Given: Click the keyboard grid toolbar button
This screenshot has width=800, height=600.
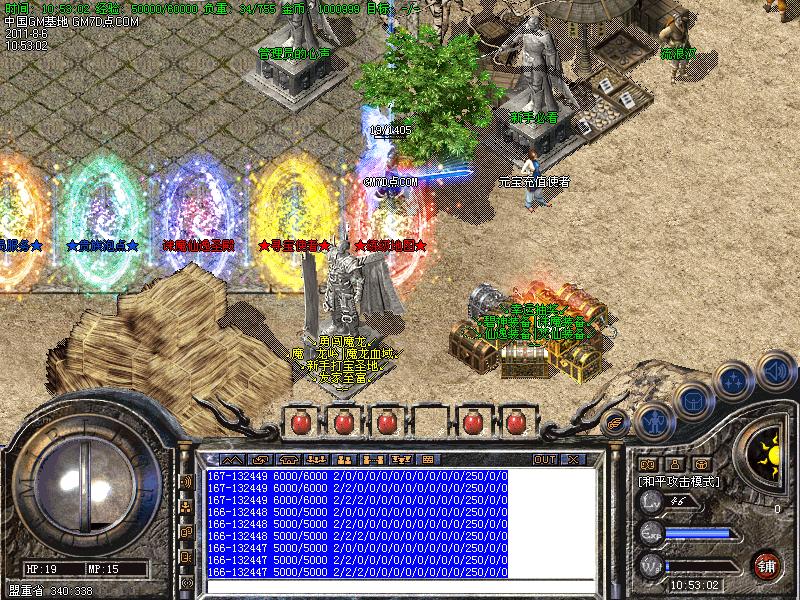Looking at the screenshot, I should tap(428, 459).
